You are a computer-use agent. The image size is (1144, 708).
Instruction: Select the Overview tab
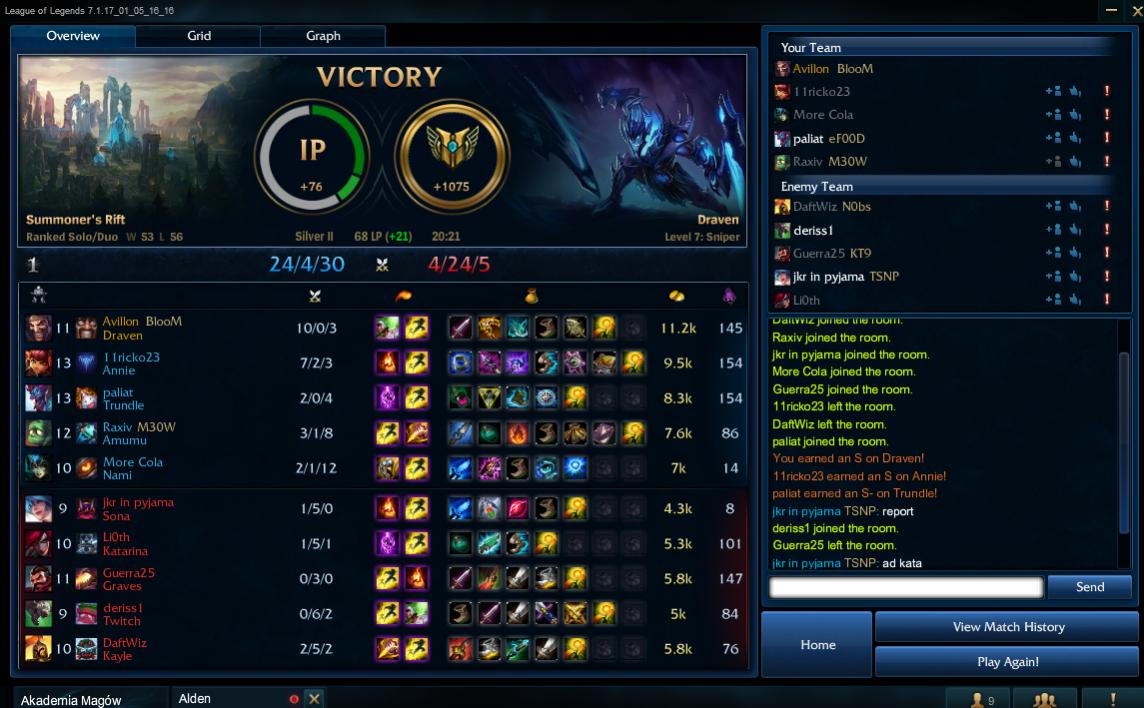click(73, 36)
